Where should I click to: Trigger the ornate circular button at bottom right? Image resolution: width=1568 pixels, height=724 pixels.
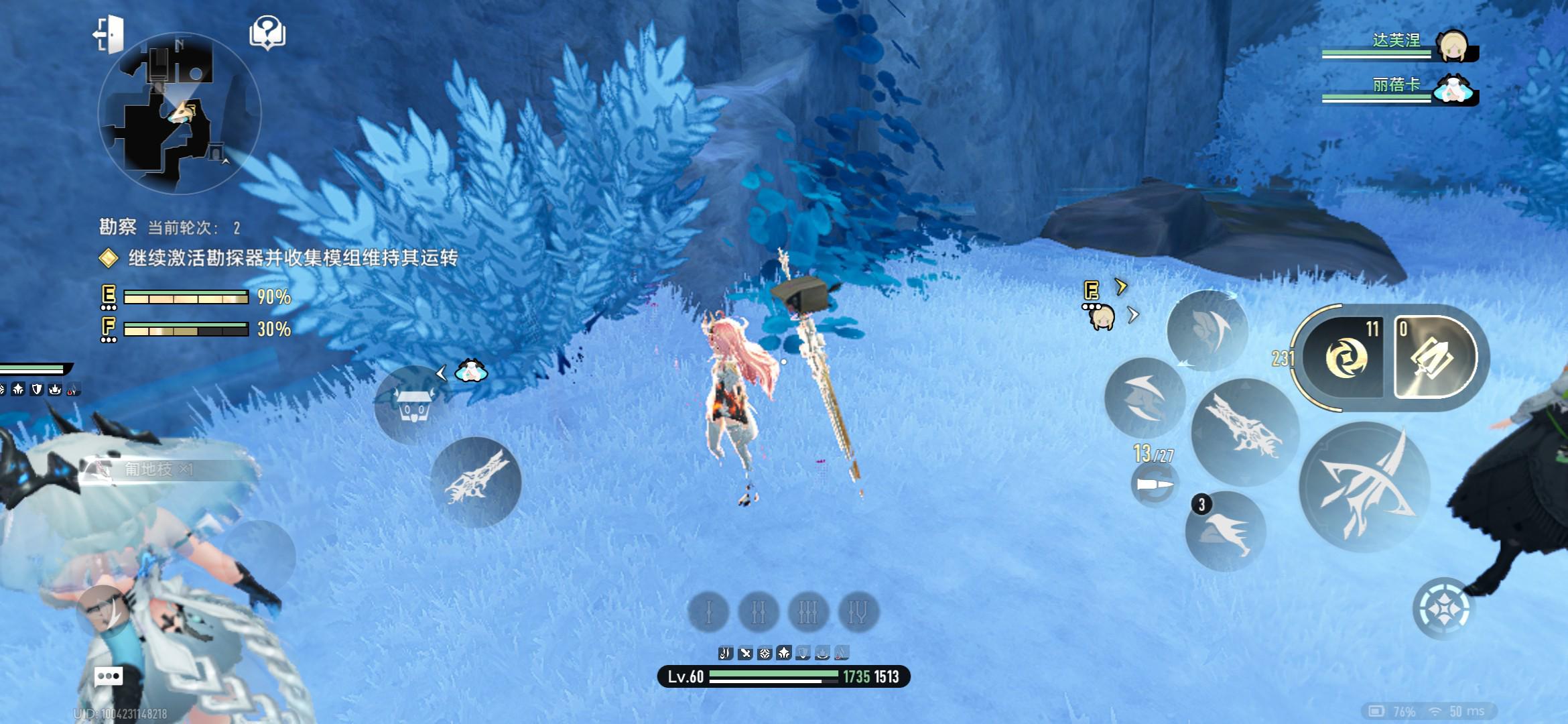pyautogui.click(x=1443, y=609)
